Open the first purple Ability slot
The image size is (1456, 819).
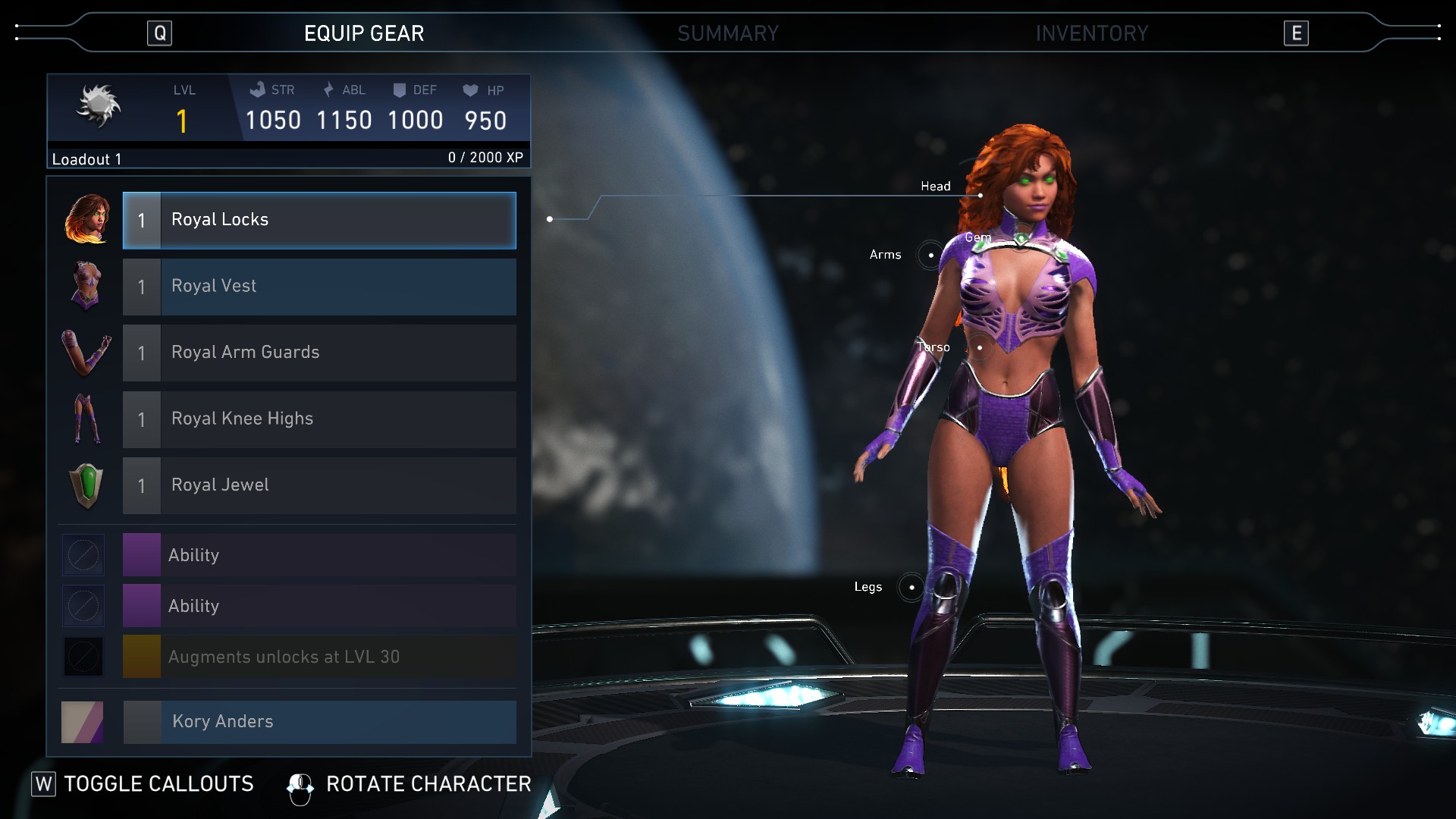pyautogui.click(x=319, y=555)
